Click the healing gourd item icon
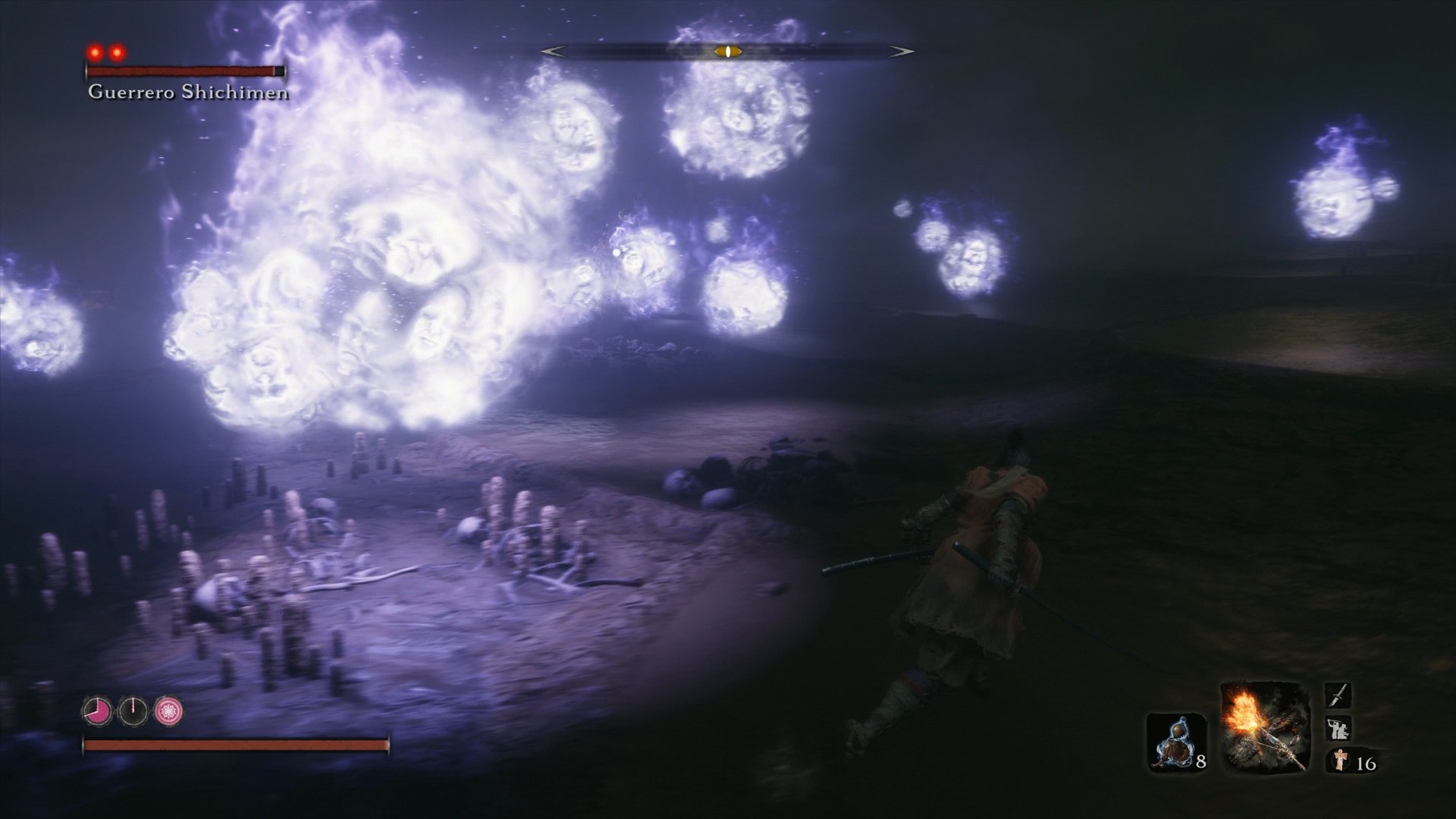Image resolution: width=1456 pixels, height=819 pixels. pyautogui.click(x=1175, y=741)
